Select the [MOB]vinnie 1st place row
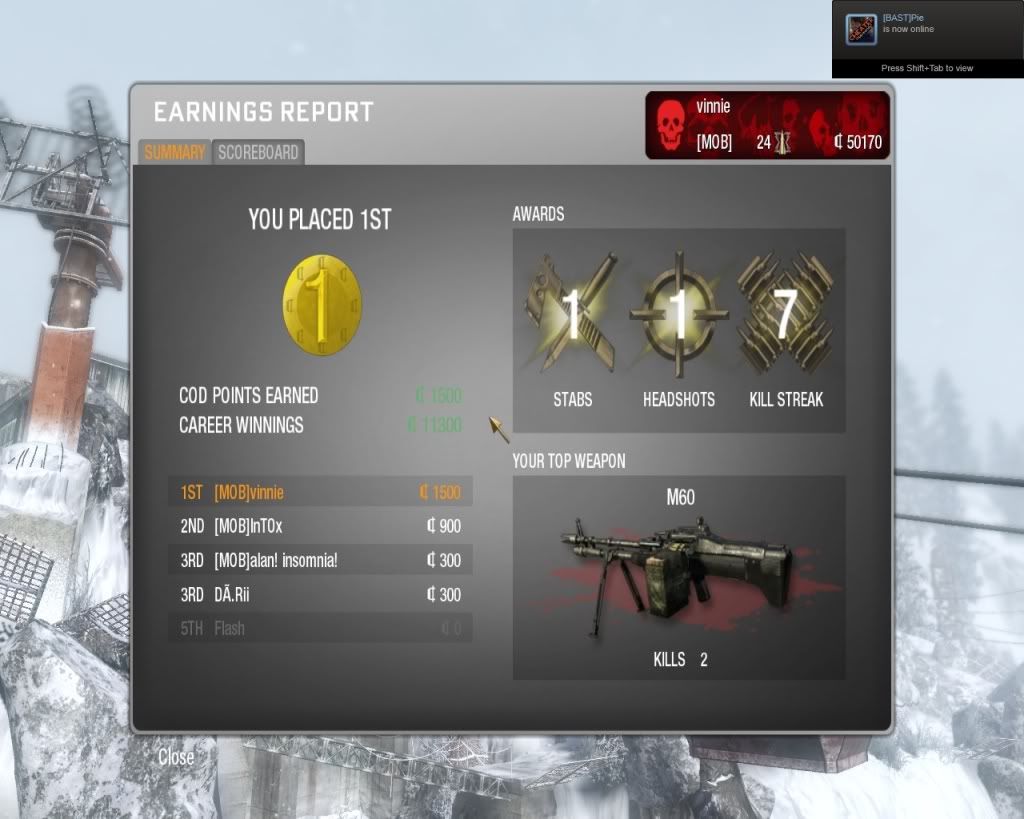Image resolution: width=1024 pixels, height=819 pixels. click(x=320, y=492)
